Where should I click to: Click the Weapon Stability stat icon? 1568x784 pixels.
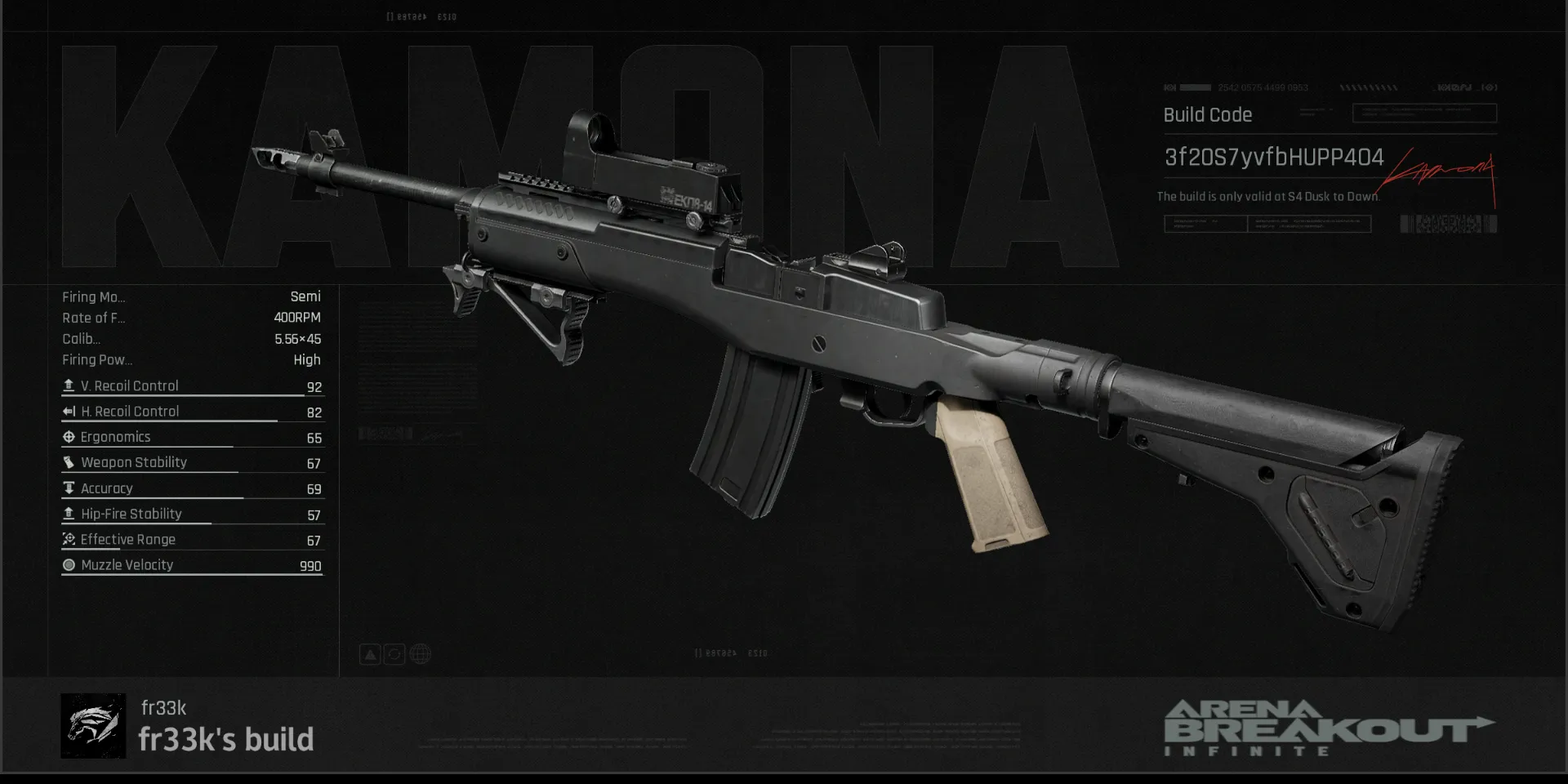tap(69, 461)
